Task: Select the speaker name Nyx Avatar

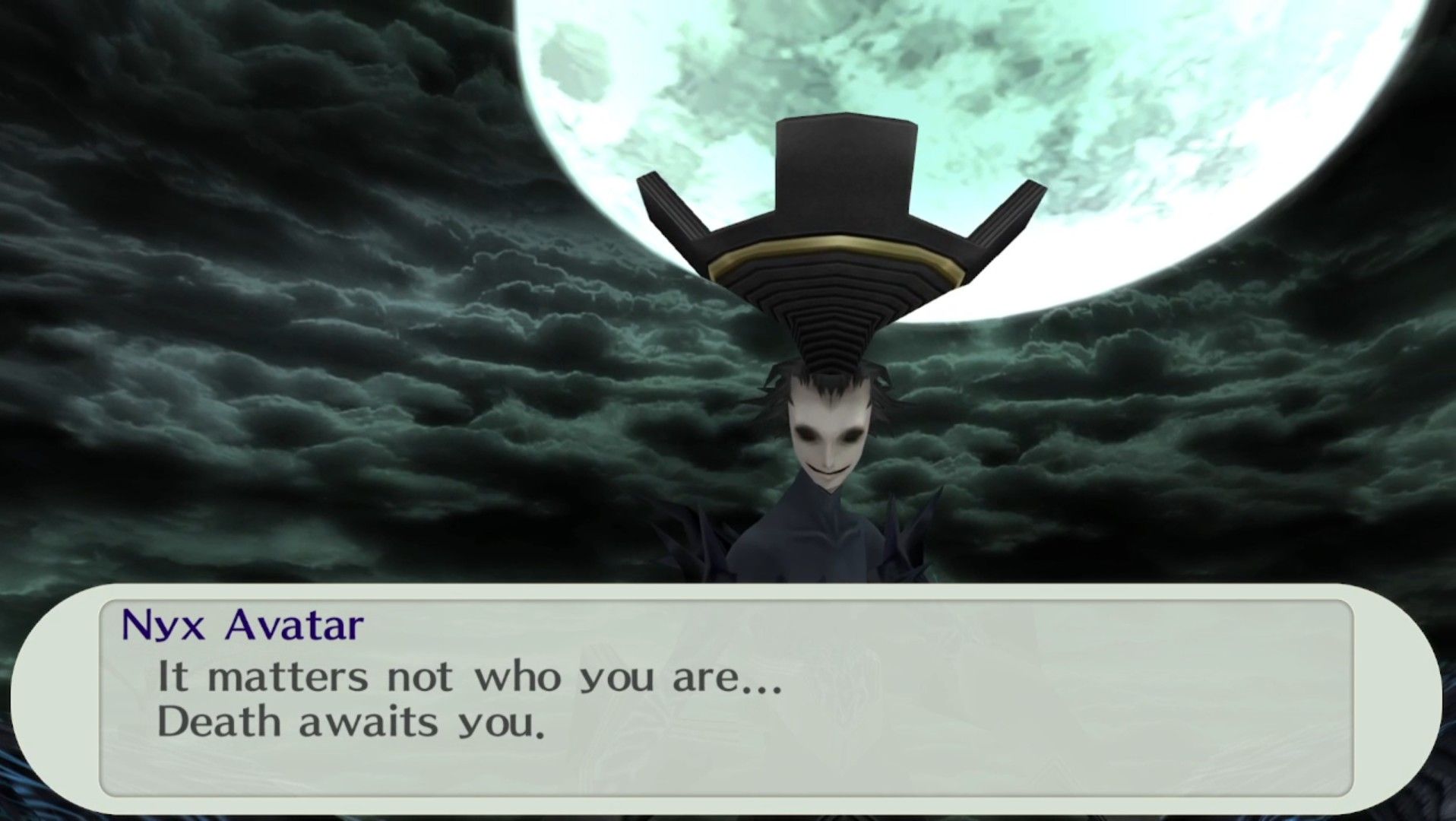Action: click(242, 625)
